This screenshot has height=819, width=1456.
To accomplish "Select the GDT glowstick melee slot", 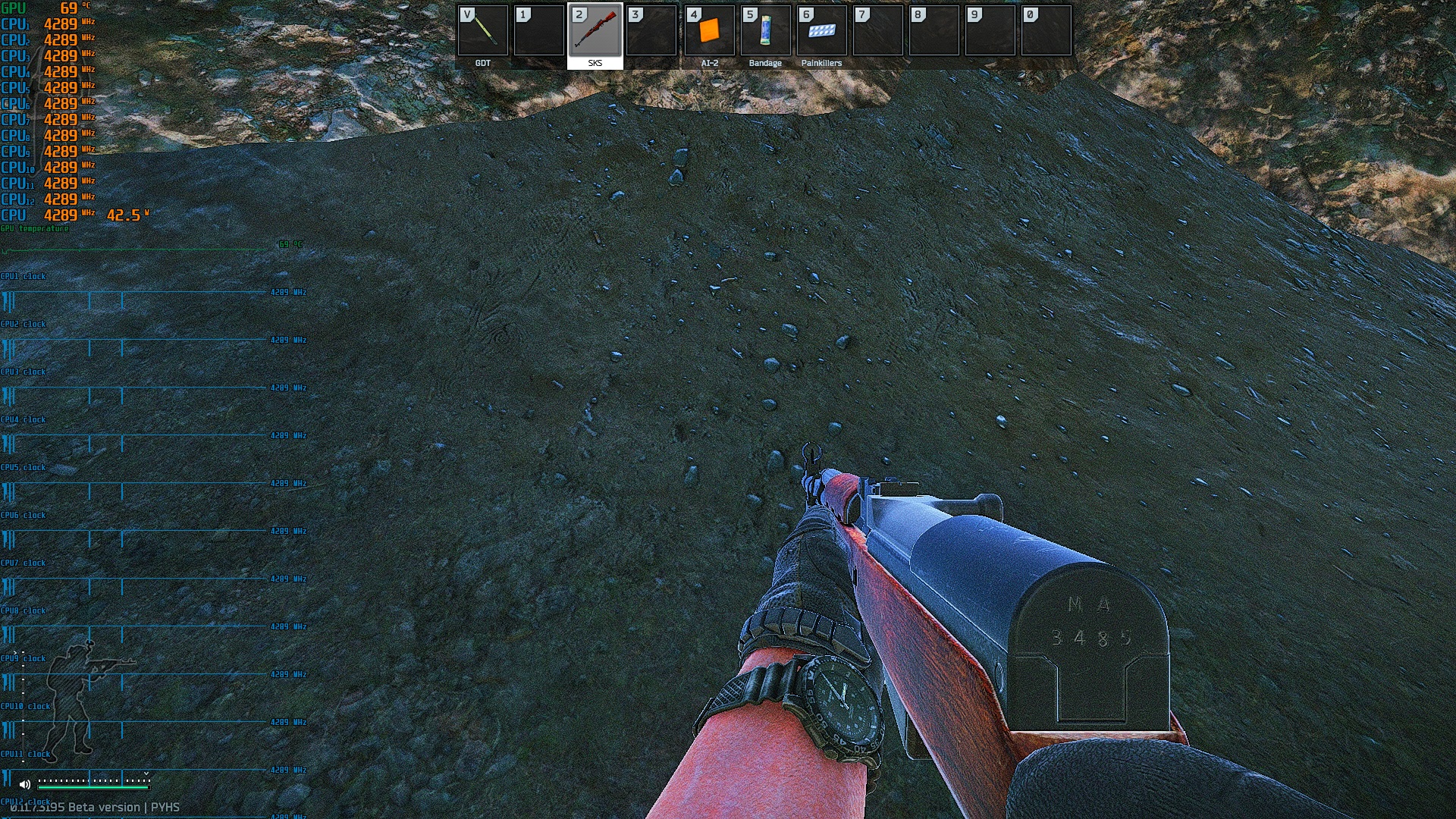I will coord(483,32).
